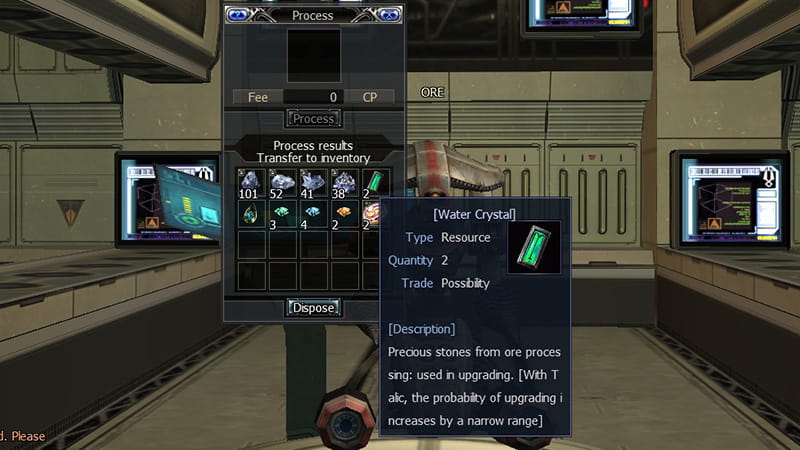Viewport: 800px width, 450px height.
Task: Dispose of the processed items
Action: [x=313, y=307]
